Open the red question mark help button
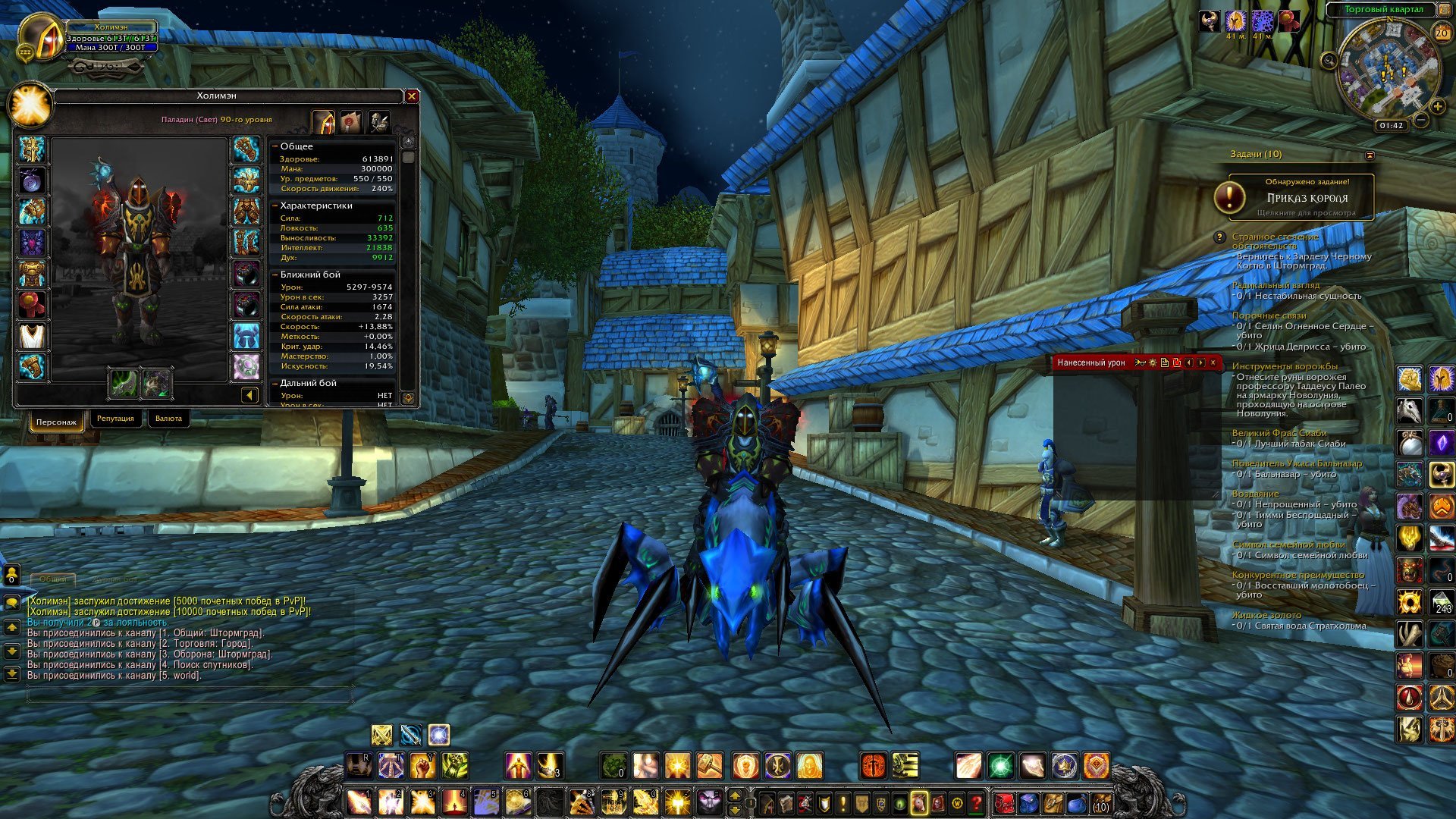Screen dimensions: 1456x819 [x=977, y=802]
